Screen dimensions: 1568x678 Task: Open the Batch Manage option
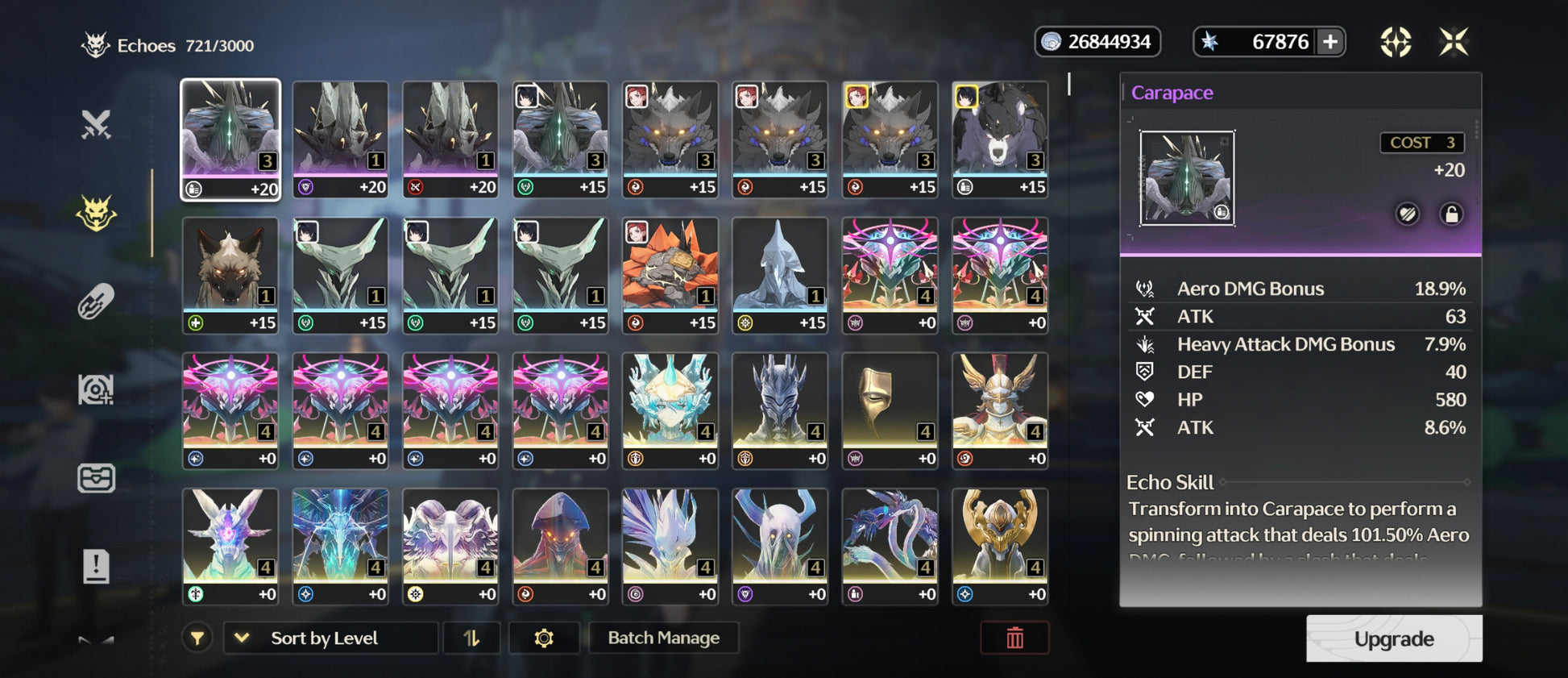(663, 638)
